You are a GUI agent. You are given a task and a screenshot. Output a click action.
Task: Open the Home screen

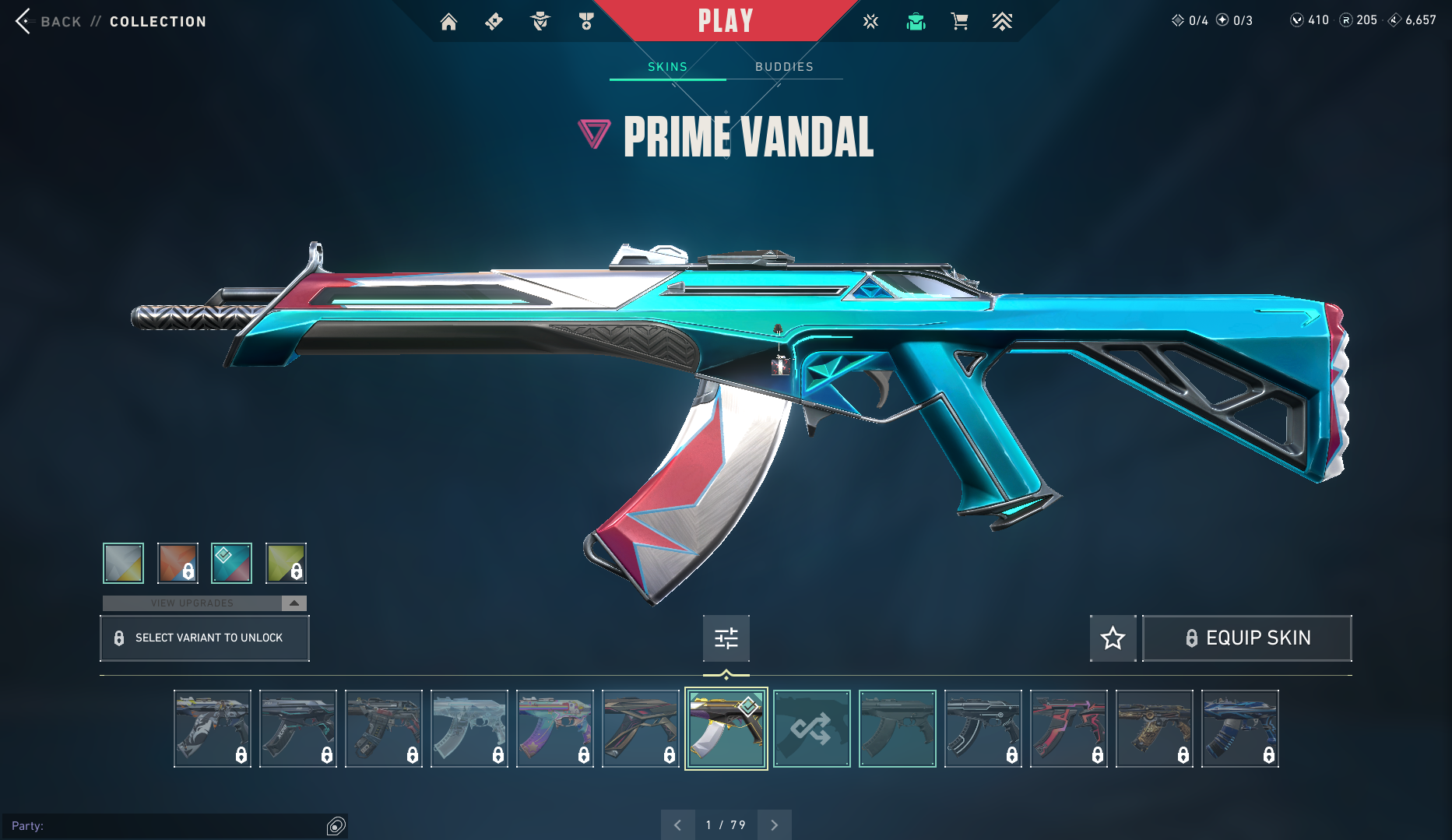click(x=448, y=21)
